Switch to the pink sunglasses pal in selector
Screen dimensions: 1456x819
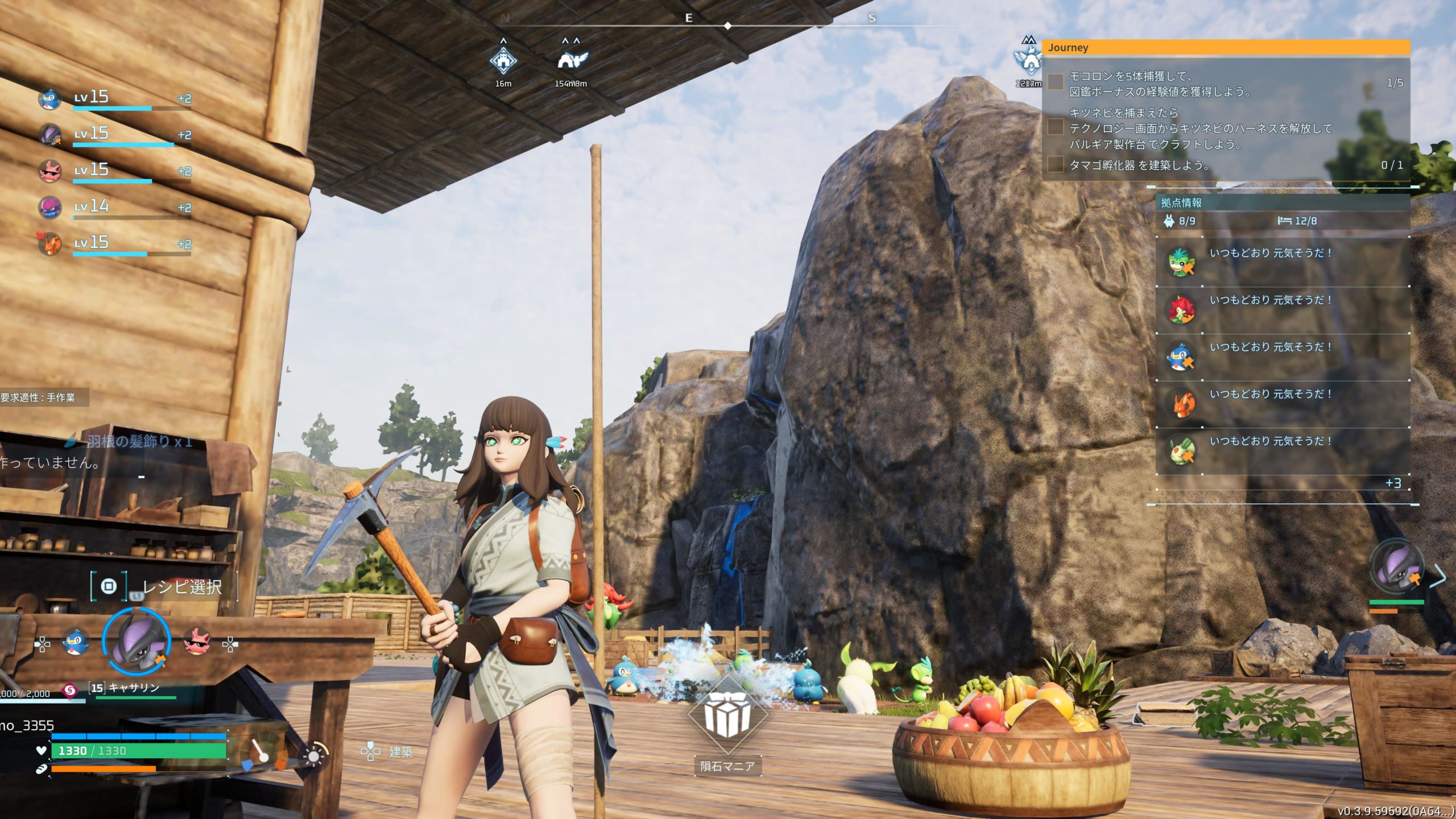click(197, 643)
